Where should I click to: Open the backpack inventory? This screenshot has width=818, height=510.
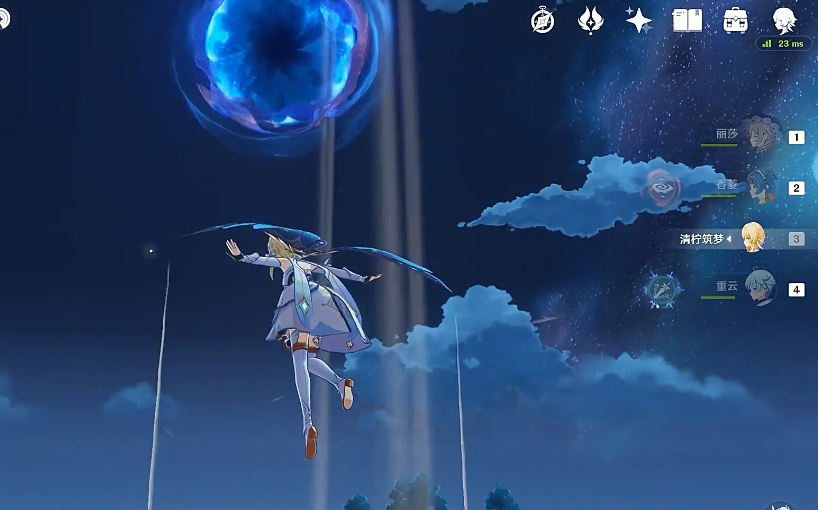click(736, 20)
